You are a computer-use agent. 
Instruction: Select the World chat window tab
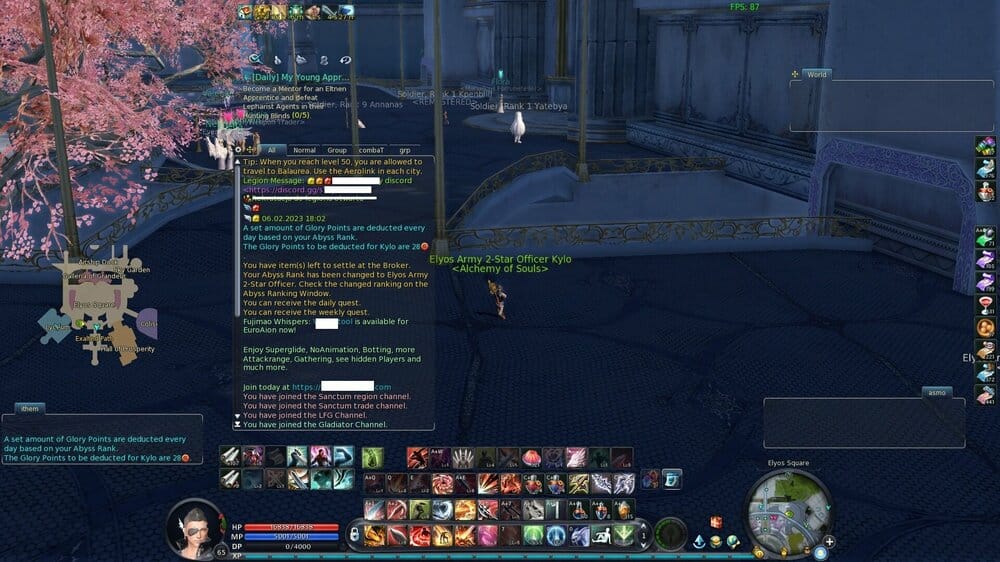pyautogui.click(x=816, y=74)
